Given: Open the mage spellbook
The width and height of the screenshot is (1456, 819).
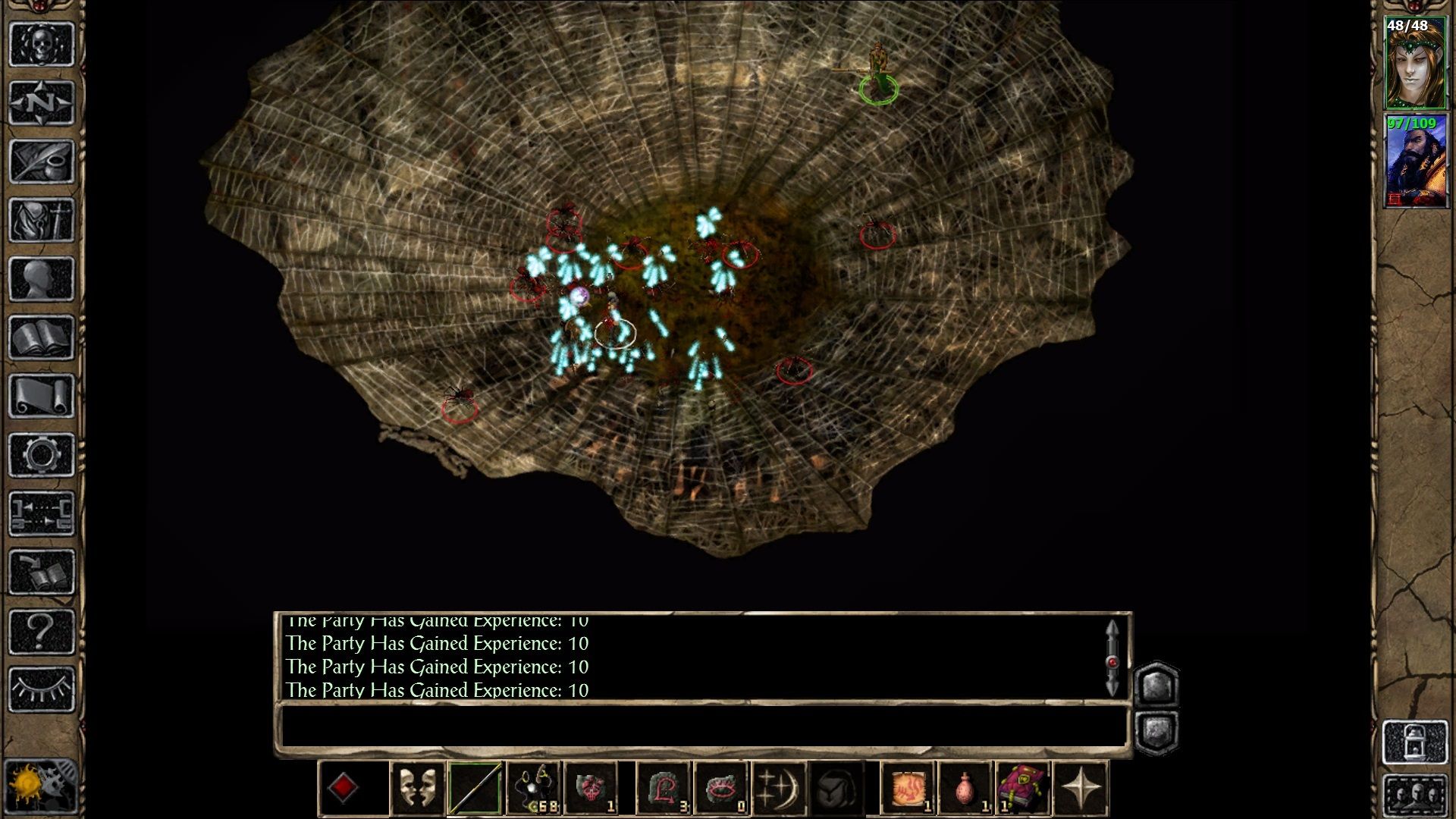Looking at the screenshot, I should point(42,338).
